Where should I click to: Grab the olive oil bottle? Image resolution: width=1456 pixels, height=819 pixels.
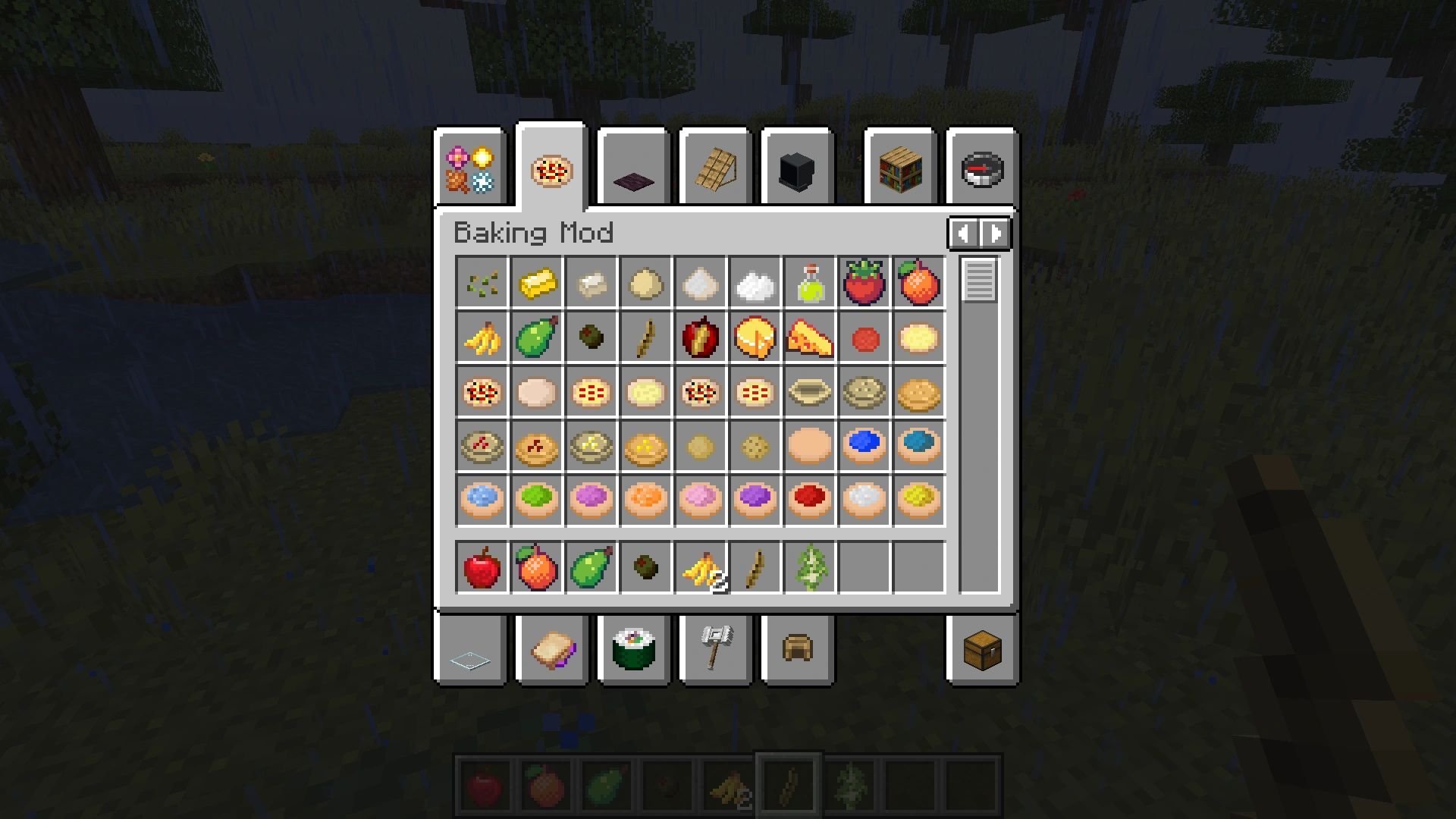[810, 283]
